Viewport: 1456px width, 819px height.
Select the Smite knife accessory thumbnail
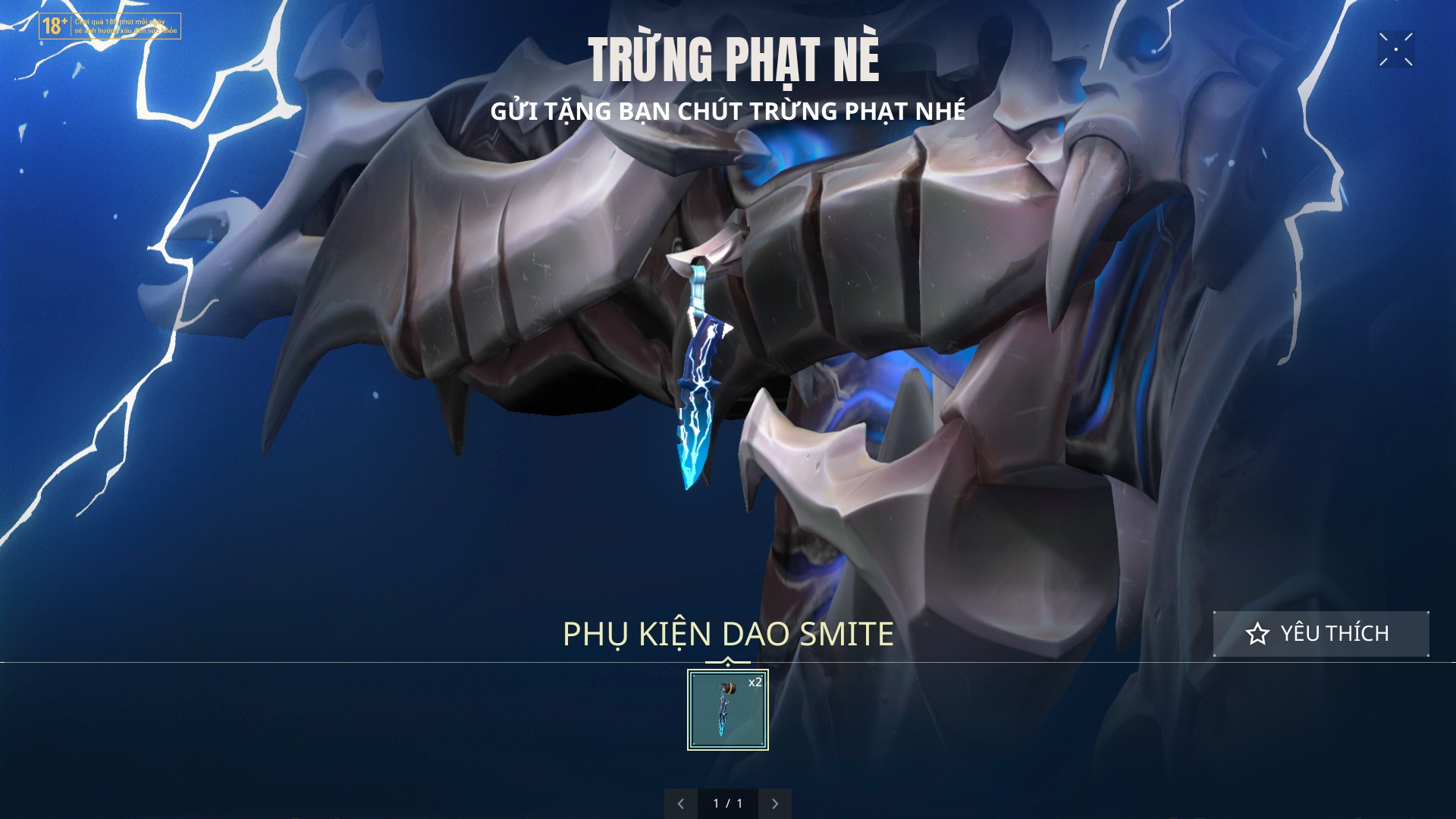[727, 710]
